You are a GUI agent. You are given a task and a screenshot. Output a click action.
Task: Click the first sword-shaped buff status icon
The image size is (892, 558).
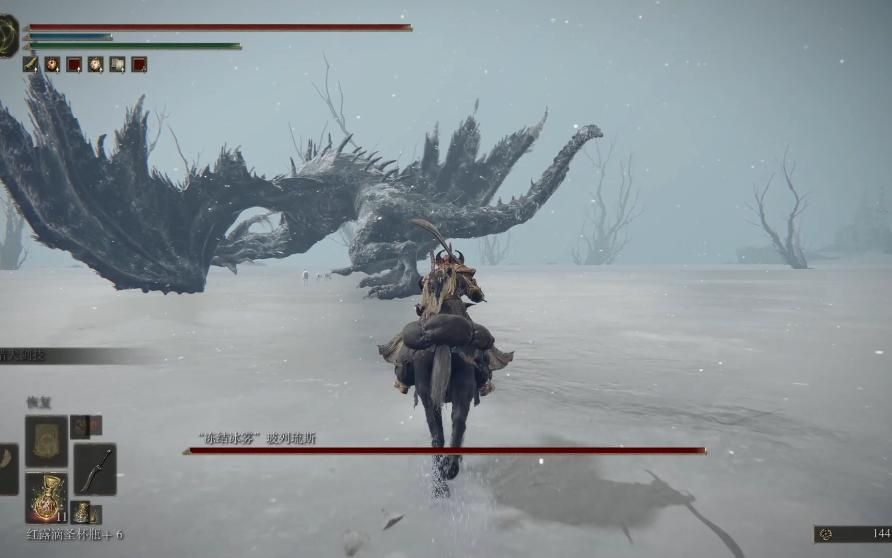30,64
